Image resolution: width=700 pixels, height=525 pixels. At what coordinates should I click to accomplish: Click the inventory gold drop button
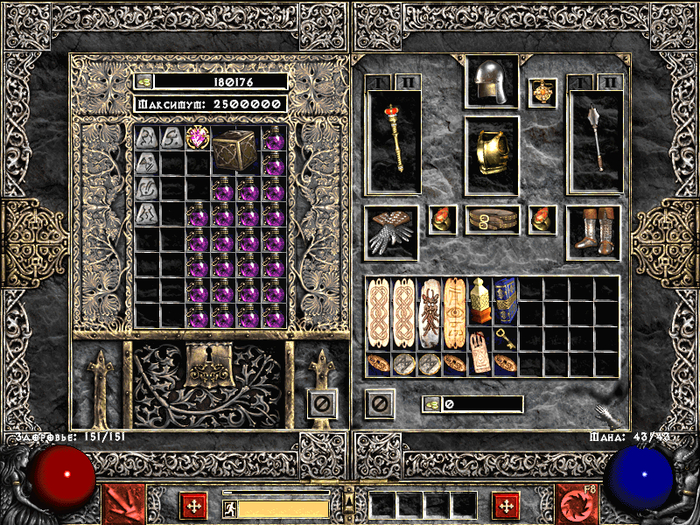[x=431, y=404]
